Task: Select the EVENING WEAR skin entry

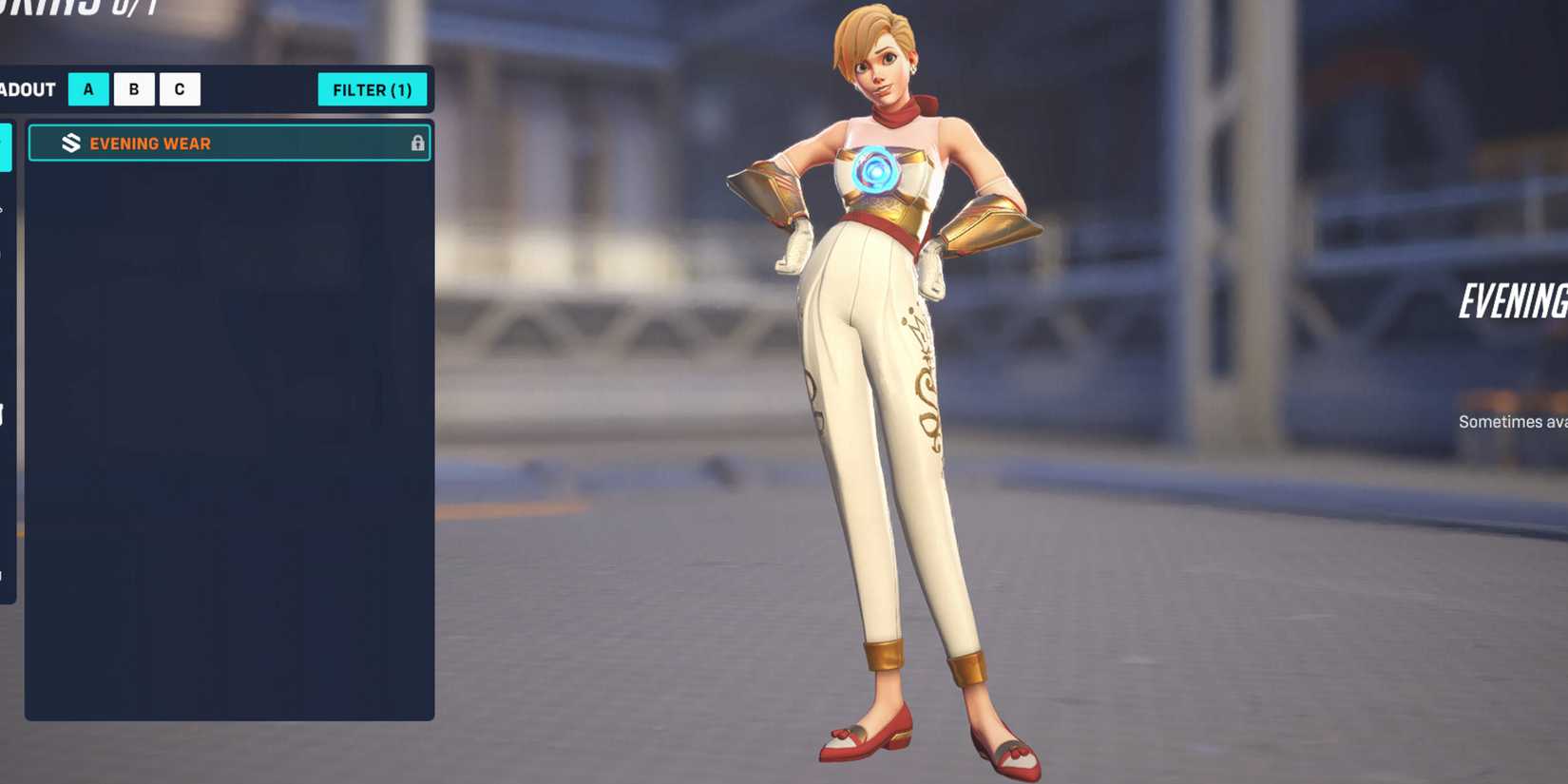Action: coord(228,143)
